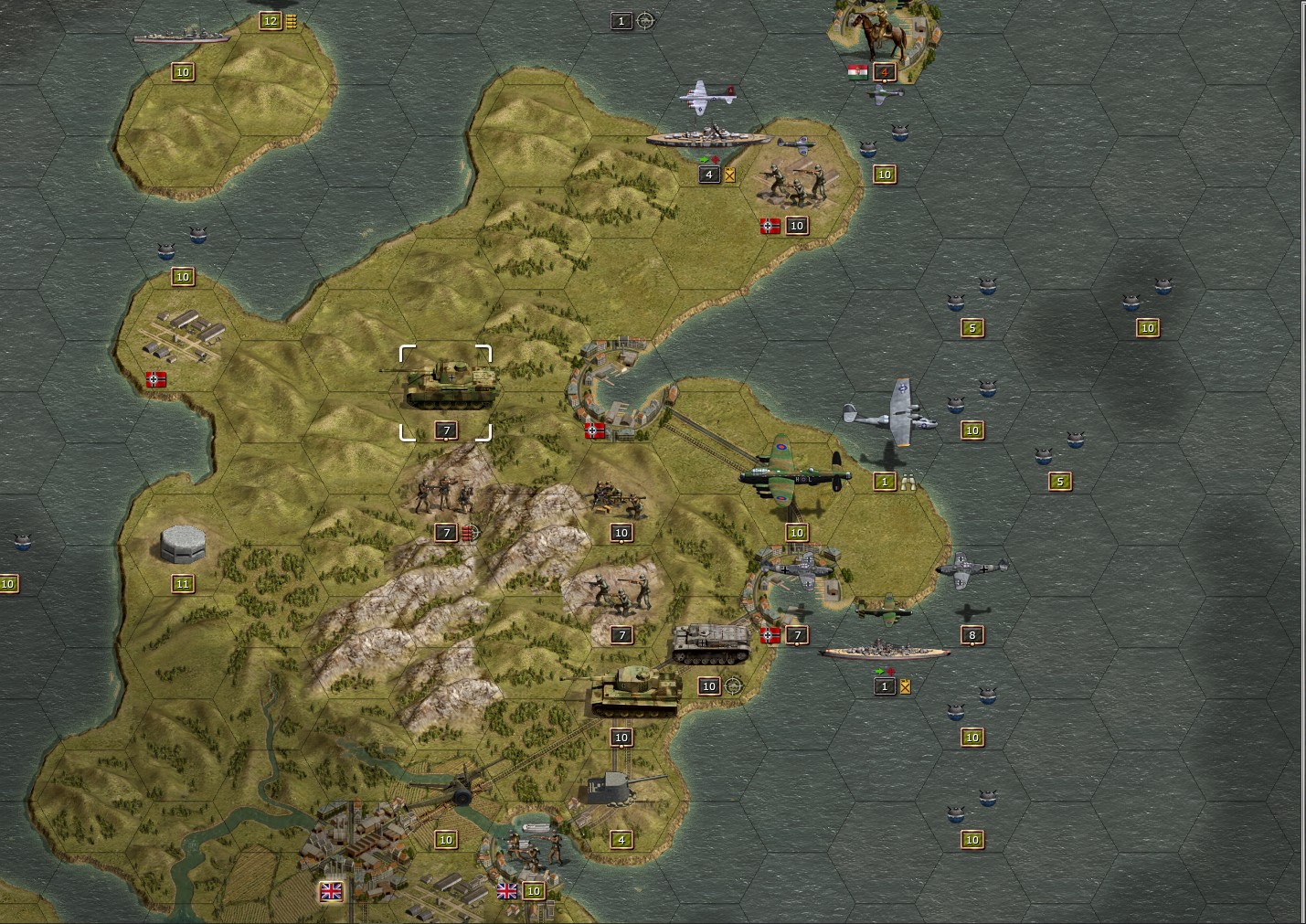The height and width of the screenshot is (924, 1306).
Task: Click the binoculars spotting icon next to the "1" strength badge
Action: 908,482
